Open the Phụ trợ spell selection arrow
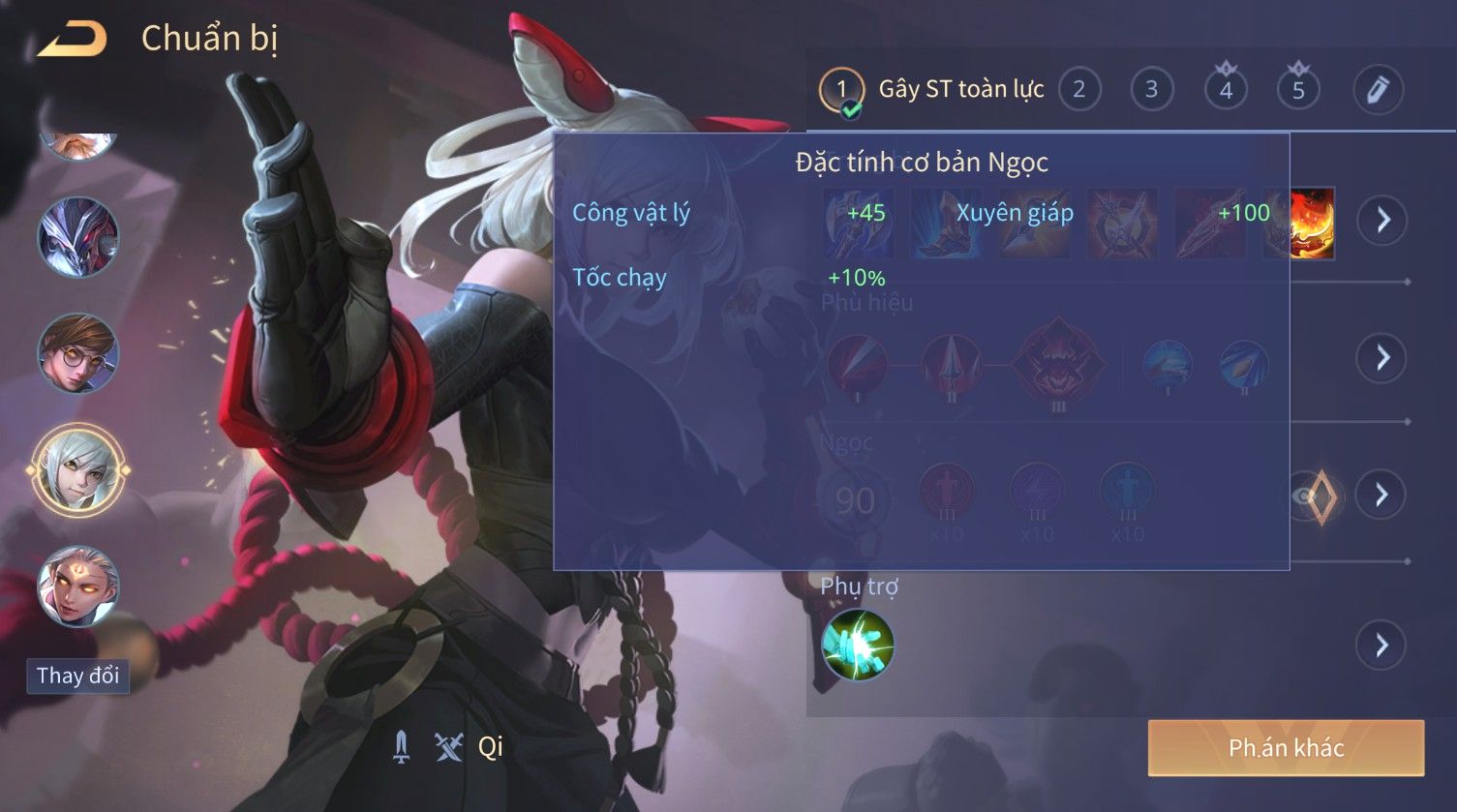1457x812 pixels. pos(1382,645)
